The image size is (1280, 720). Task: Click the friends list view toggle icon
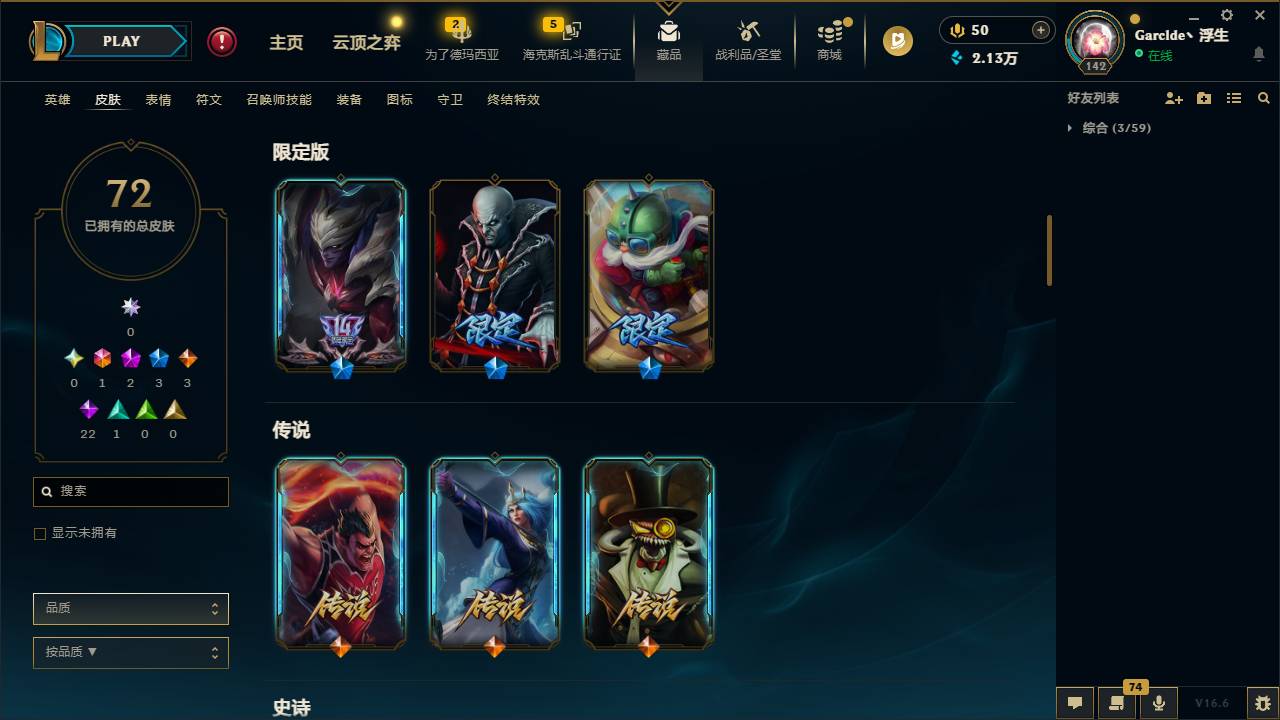[1234, 98]
